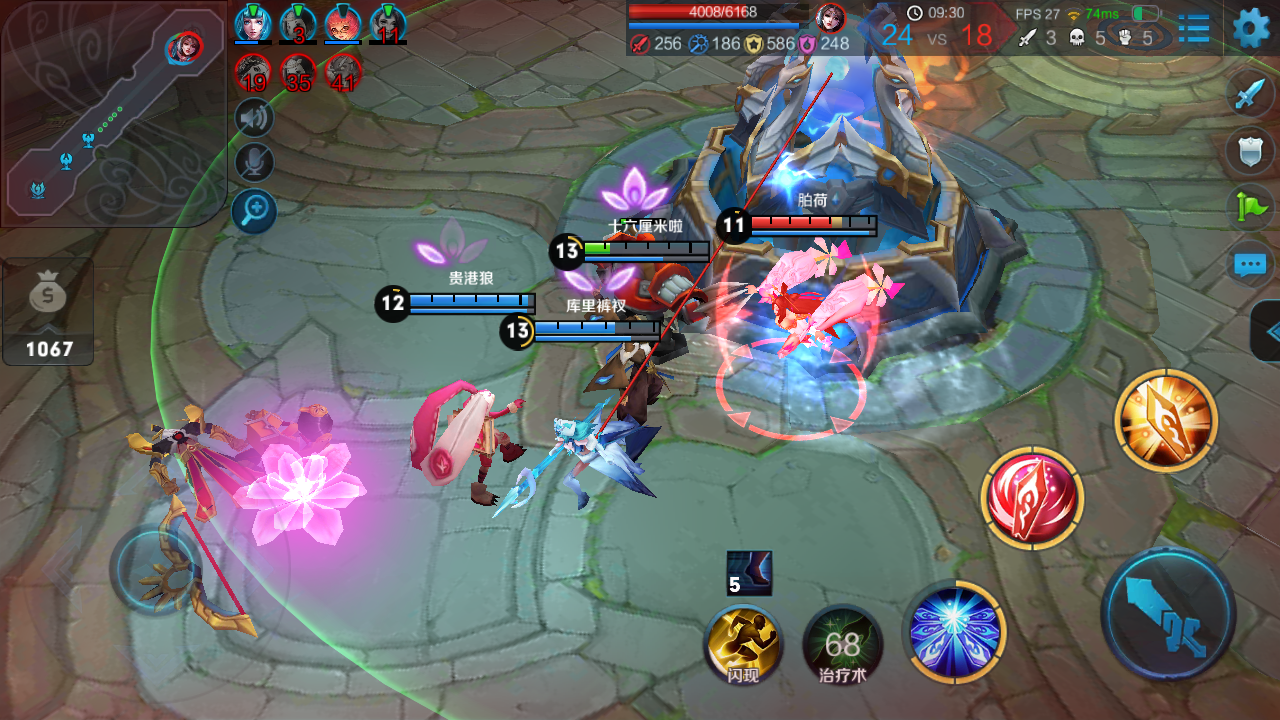Tap the shield defend signal icon
The height and width of the screenshot is (720, 1280).
[x=1250, y=151]
